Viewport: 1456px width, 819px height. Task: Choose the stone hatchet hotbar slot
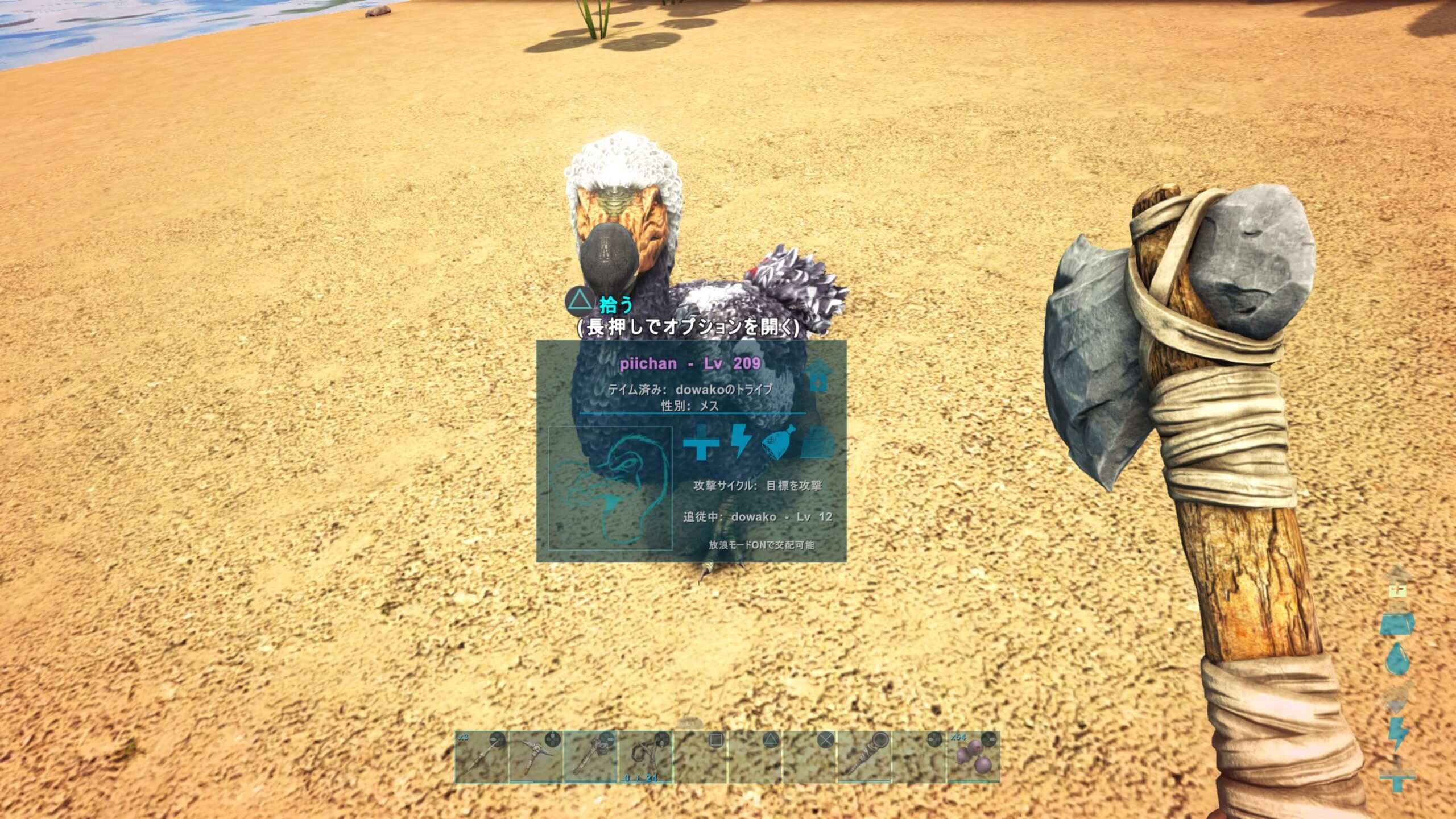point(590,757)
